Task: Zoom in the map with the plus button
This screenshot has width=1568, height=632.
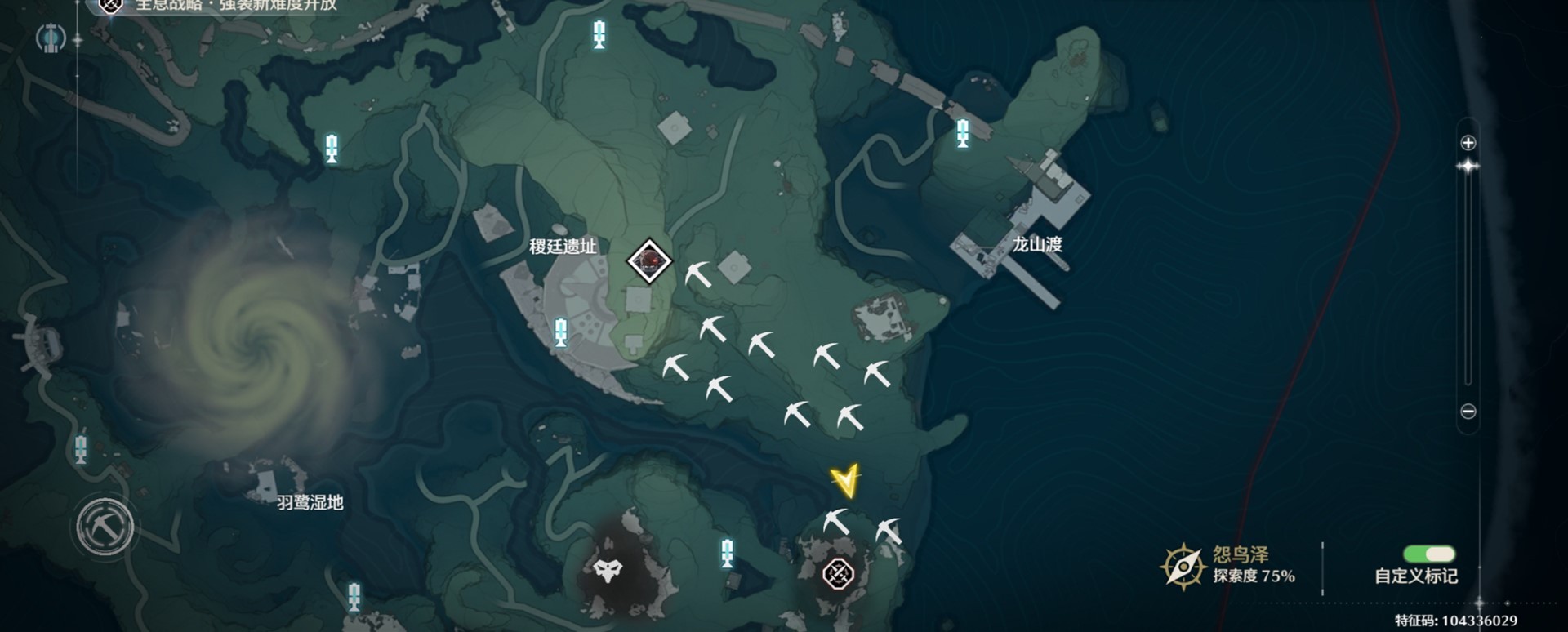Action: point(1468,143)
